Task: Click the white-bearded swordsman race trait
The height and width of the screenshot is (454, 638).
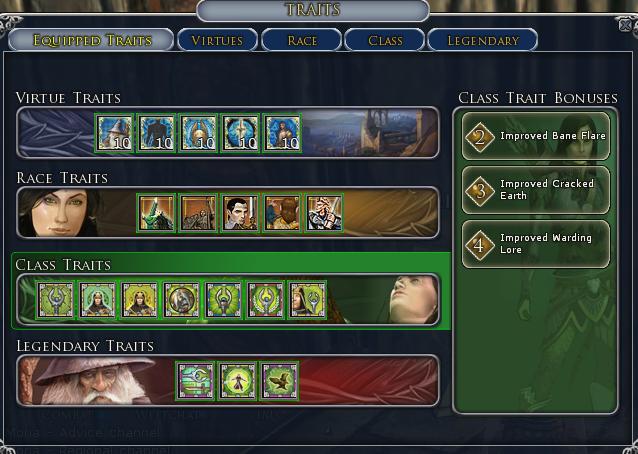Action: (324, 213)
